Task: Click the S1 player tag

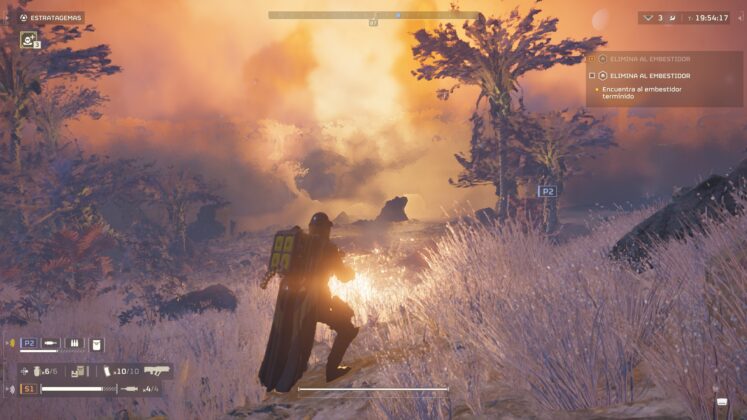Action: point(29,388)
